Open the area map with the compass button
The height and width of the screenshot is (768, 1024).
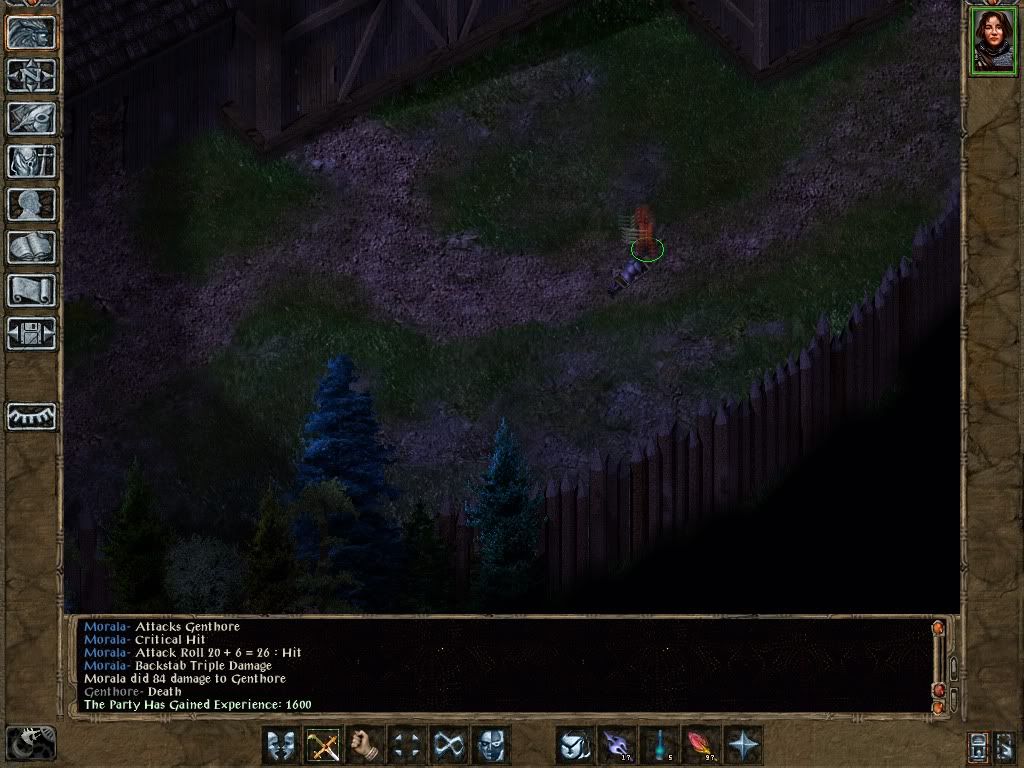pyautogui.click(x=31, y=75)
